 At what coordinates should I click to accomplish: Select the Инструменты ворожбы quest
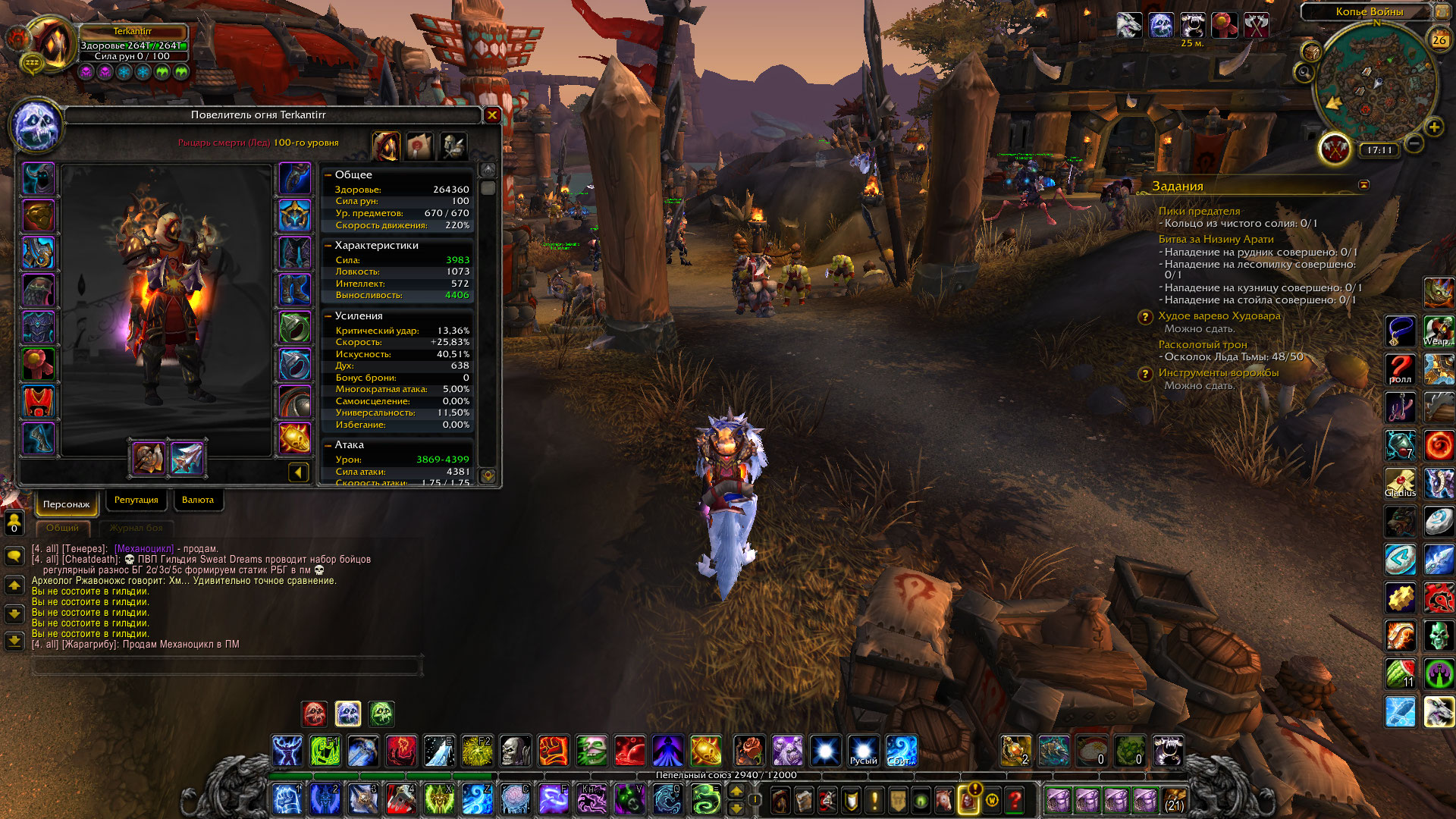click(x=1218, y=373)
